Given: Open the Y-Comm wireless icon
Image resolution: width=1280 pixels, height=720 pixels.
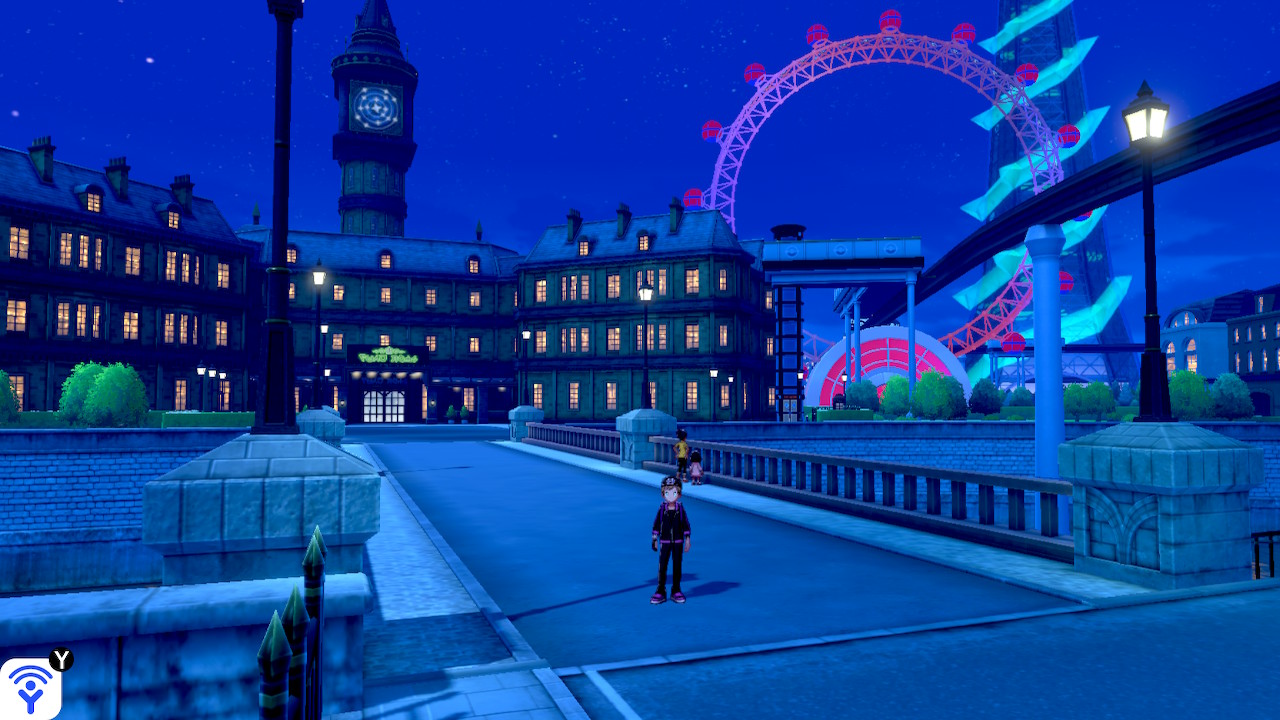Looking at the screenshot, I should pyautogui.click(x=31, y=688).
